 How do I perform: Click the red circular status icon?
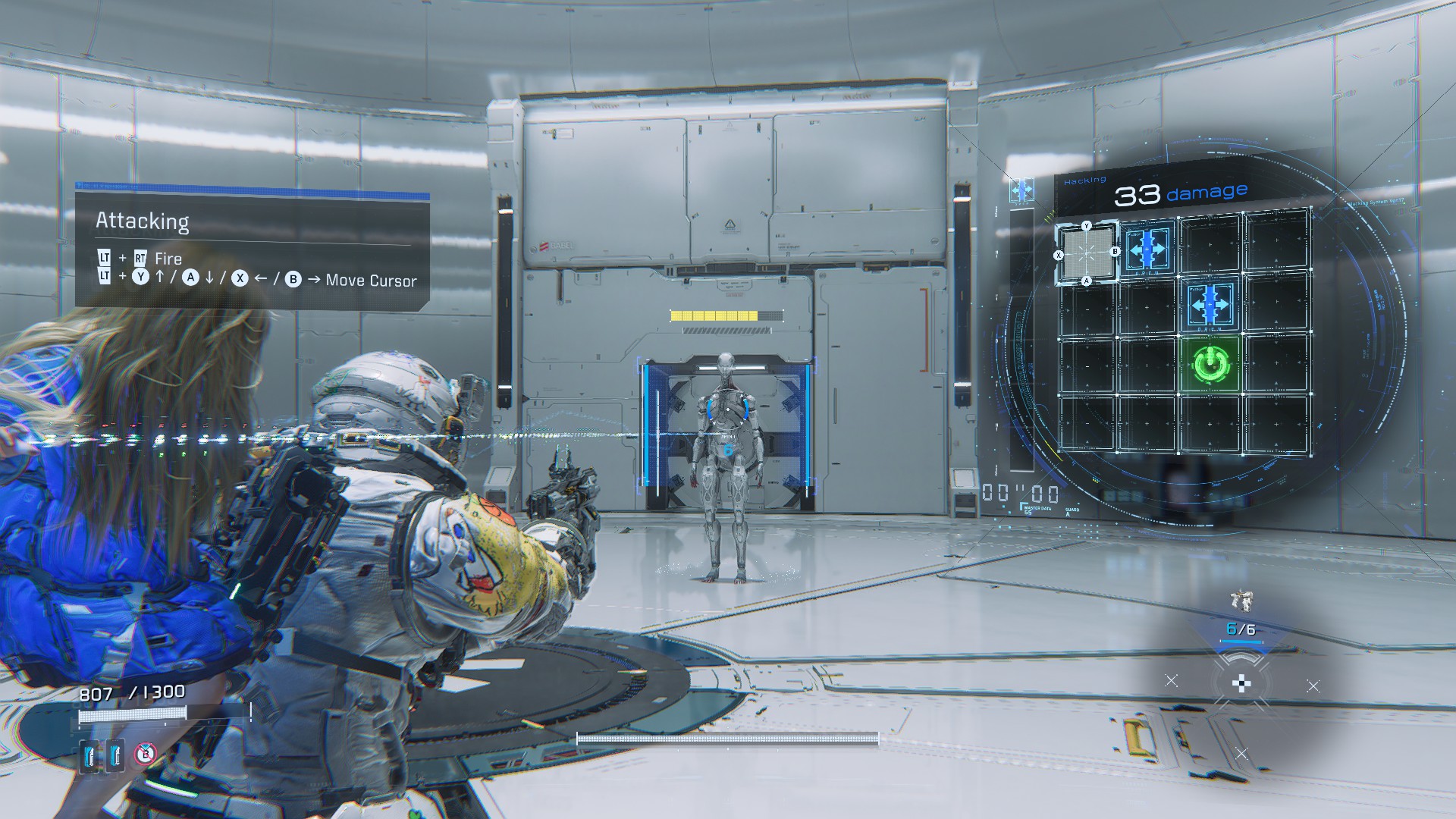(146, 754)
